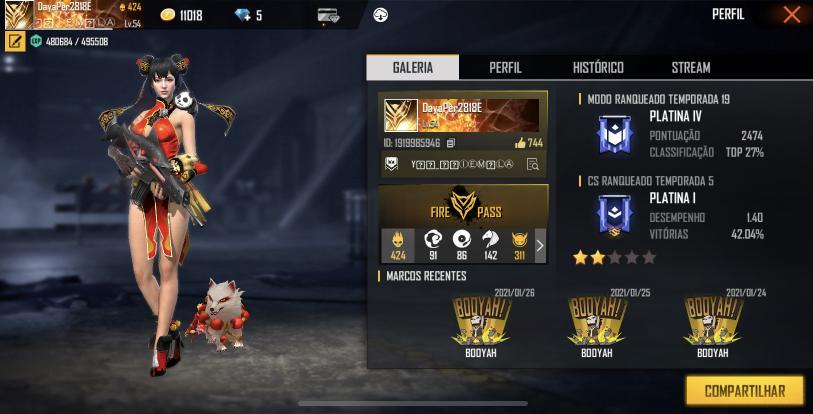The image size is (813, 414).
Task: Edit profile using the yellow pencil icon
Action: click(x=15, y=41)
